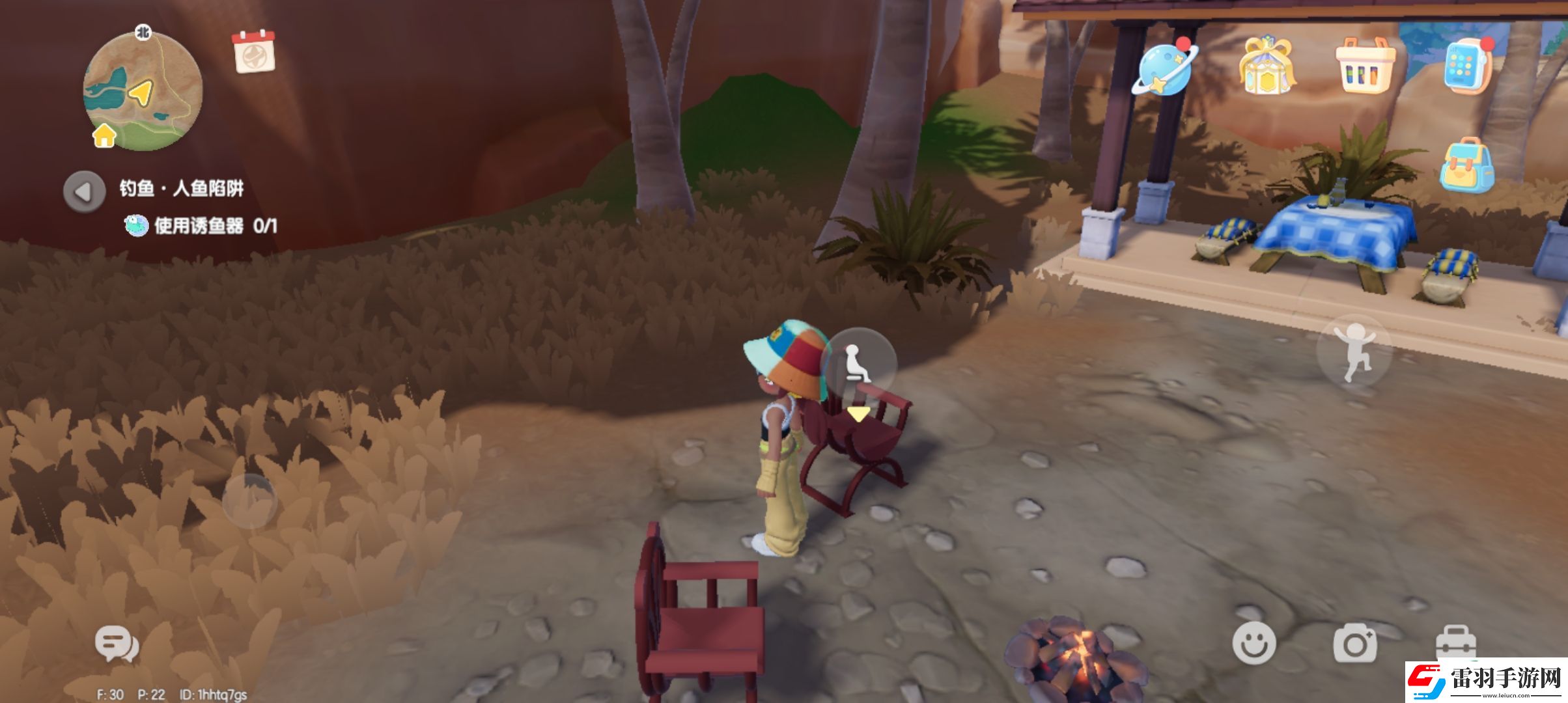Open the golden gift house icon
Viewport: 1568px width, 703px height.
coord(1266,66)
